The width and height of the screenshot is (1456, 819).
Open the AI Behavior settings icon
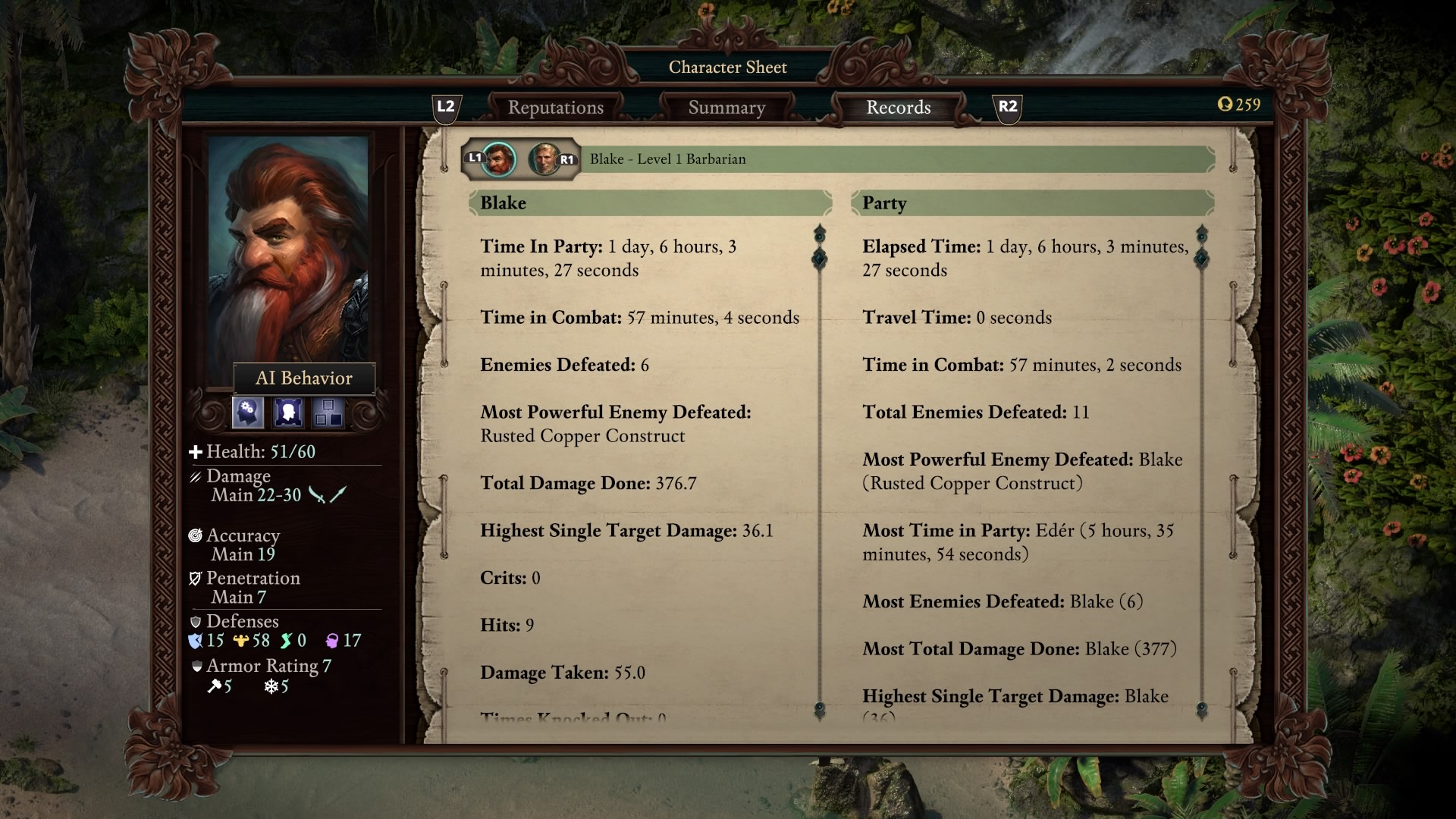(x=246, y=413)
